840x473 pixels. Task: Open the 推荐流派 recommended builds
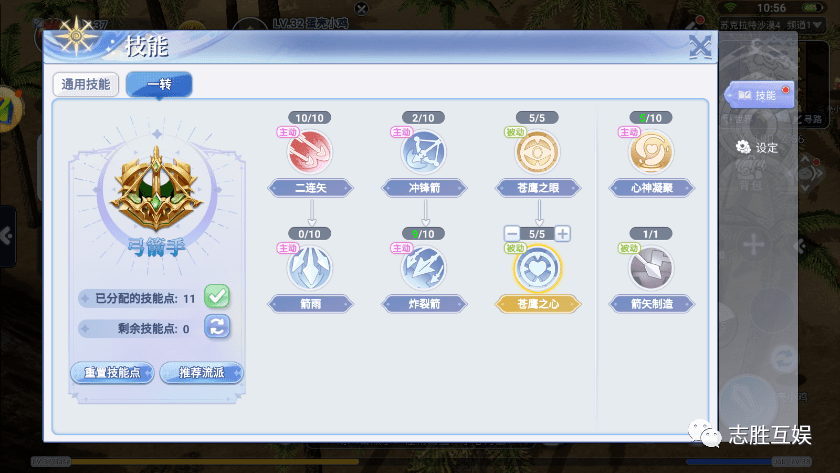(x=202, y=373)
